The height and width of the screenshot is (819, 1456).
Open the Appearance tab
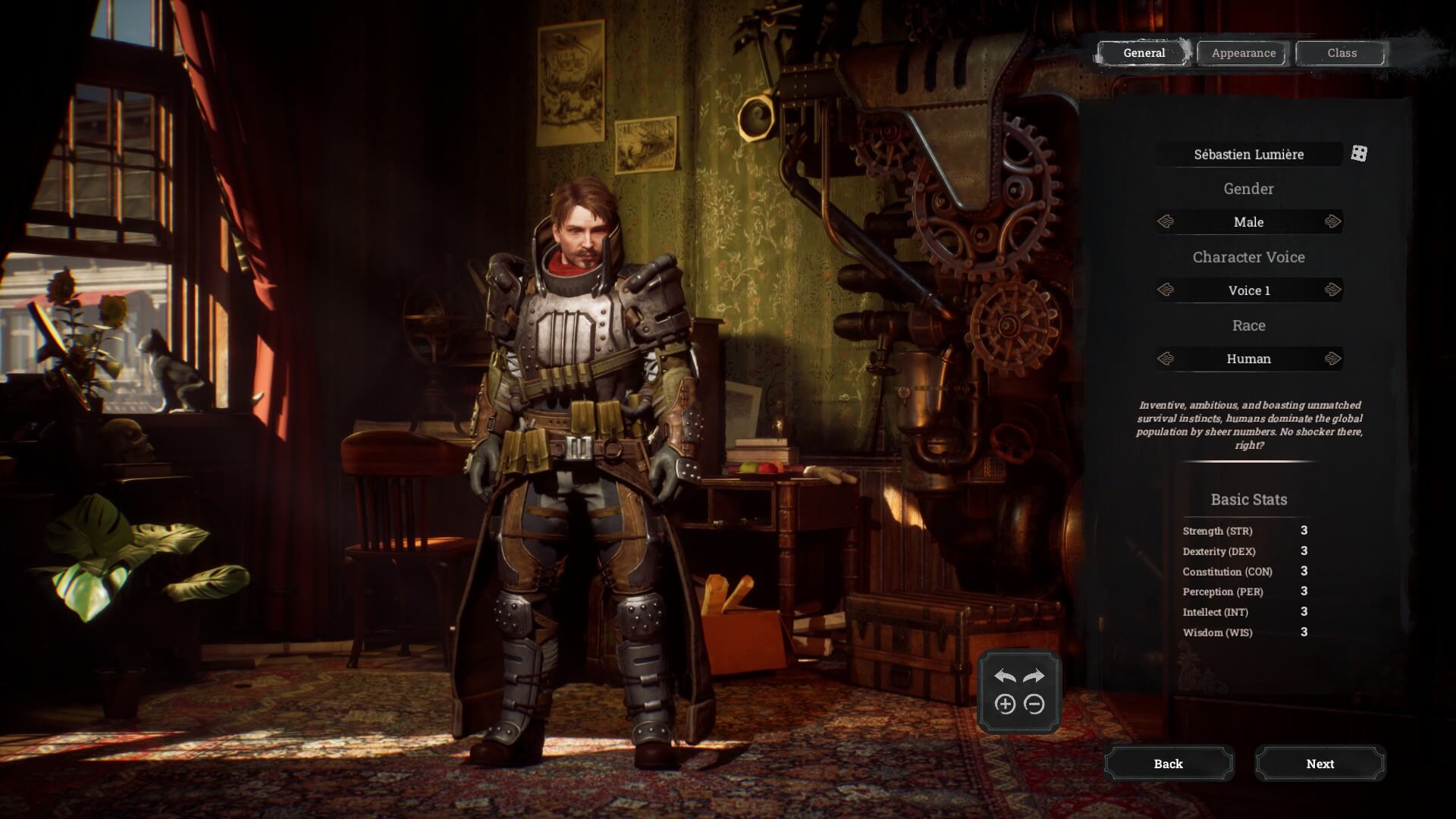click(x=1243, y=53)
